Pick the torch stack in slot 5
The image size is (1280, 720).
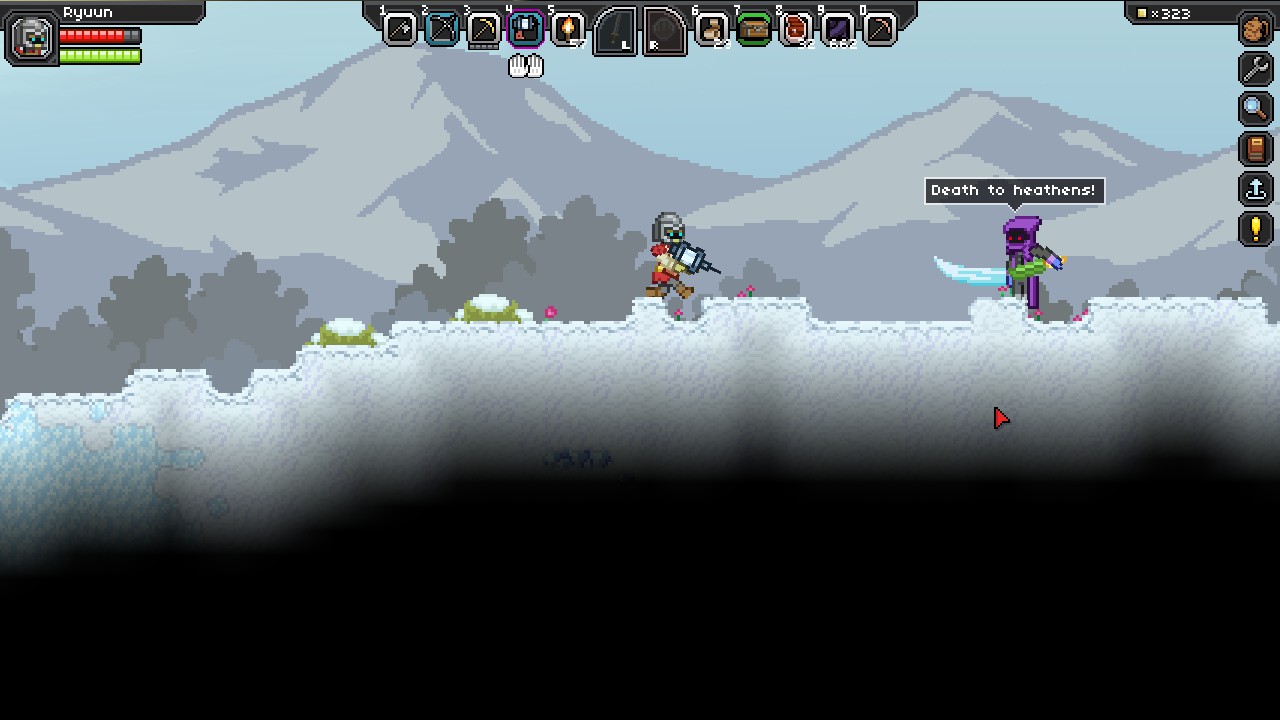tap(568, 29)
